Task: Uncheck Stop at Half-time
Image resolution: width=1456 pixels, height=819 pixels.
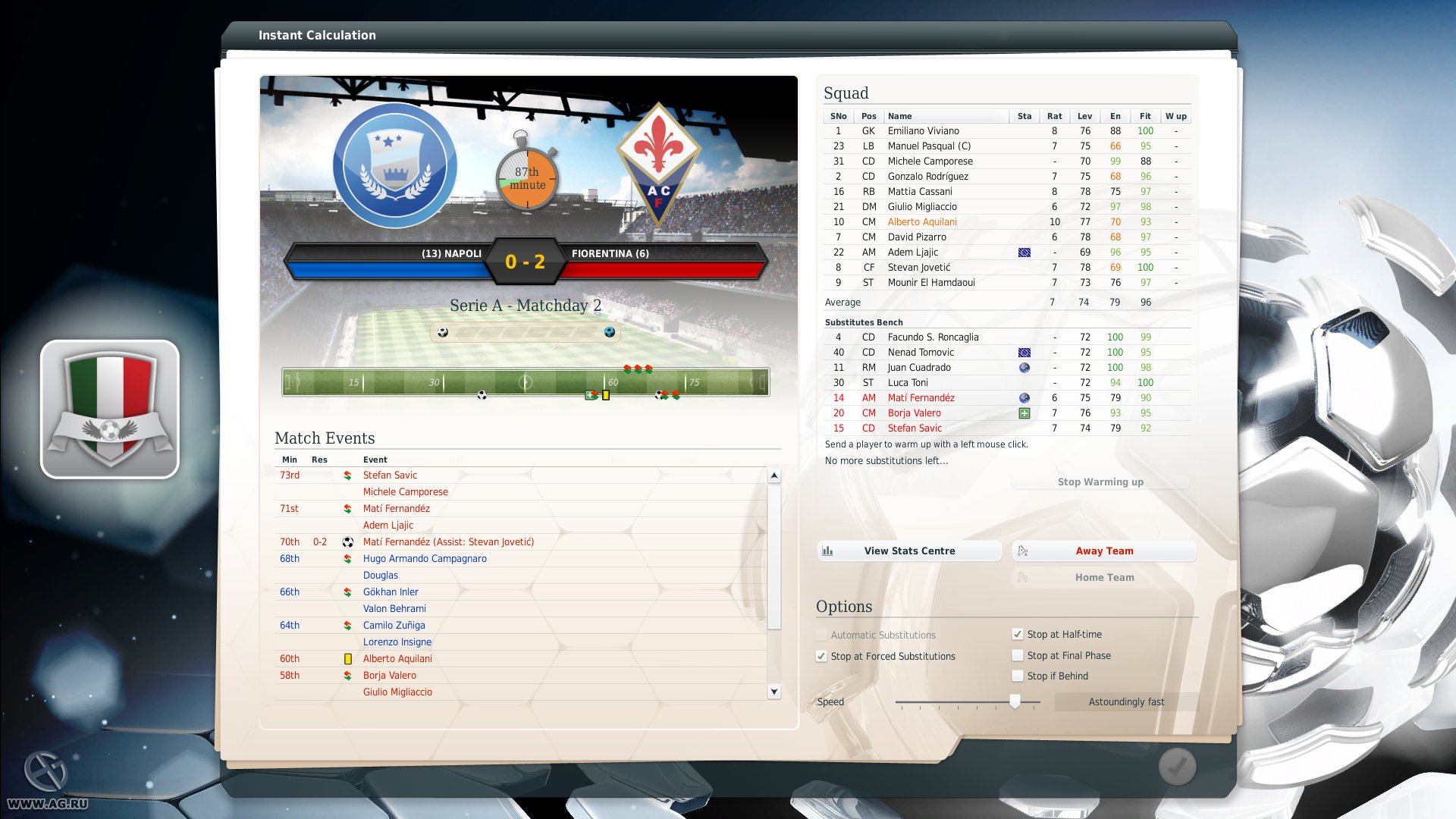Action: click(1017, 634)
